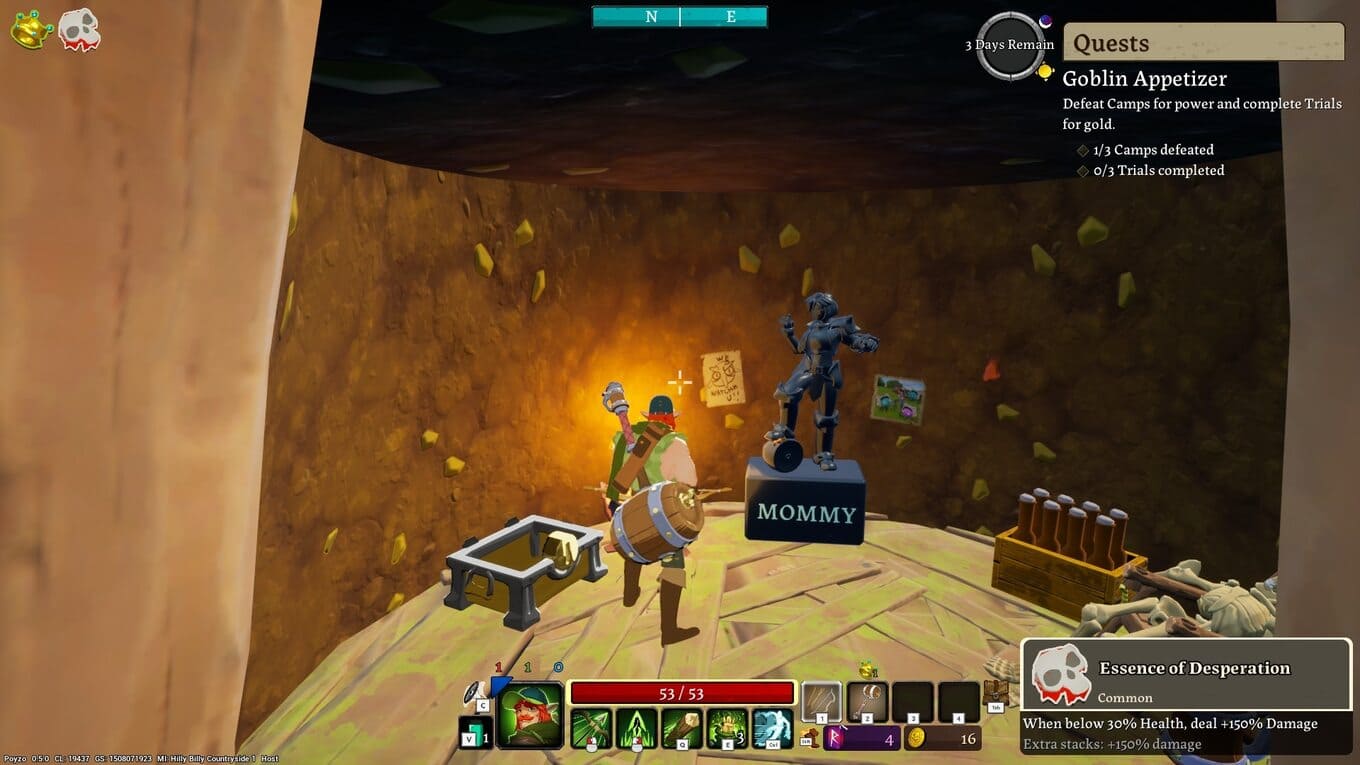Activate the green arrow volley ability
The width and height of the screenshot is (1360, 765).
[x=636, y=728]
